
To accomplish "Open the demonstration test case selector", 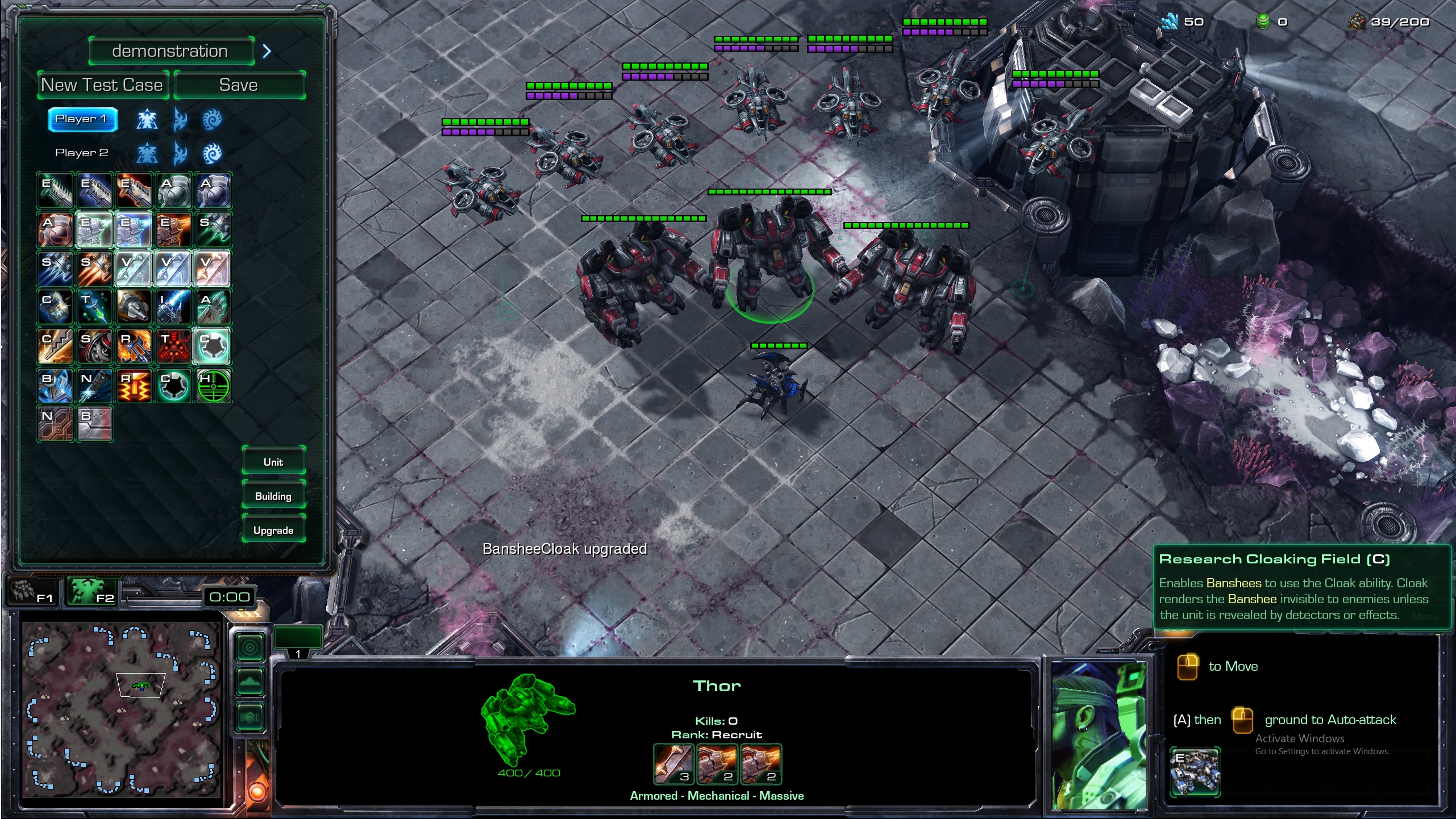I will [x=170, y=51].
